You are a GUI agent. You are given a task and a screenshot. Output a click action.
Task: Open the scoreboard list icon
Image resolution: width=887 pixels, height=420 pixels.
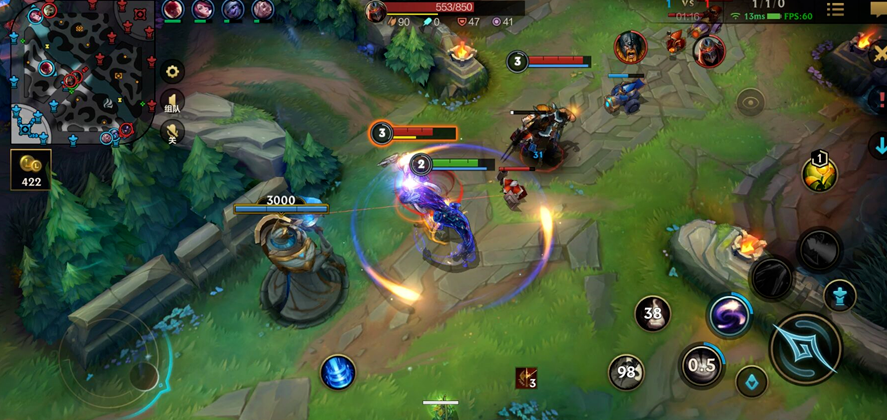click(x=834, y=11)
